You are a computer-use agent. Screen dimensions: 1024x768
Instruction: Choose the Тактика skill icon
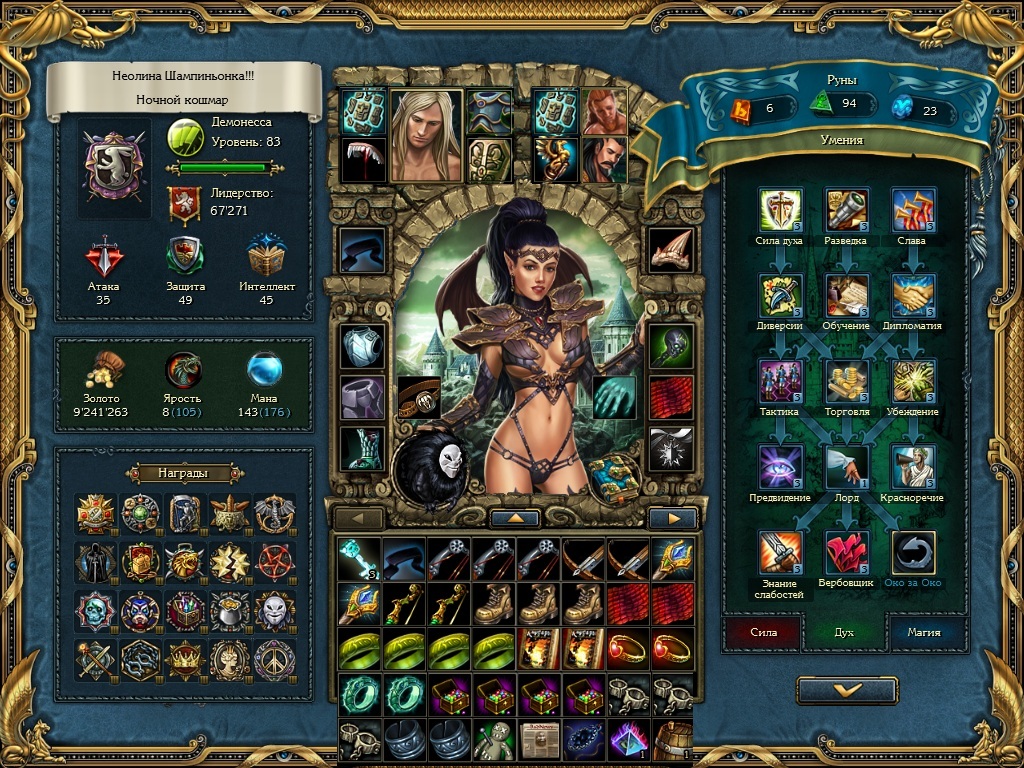780,381
